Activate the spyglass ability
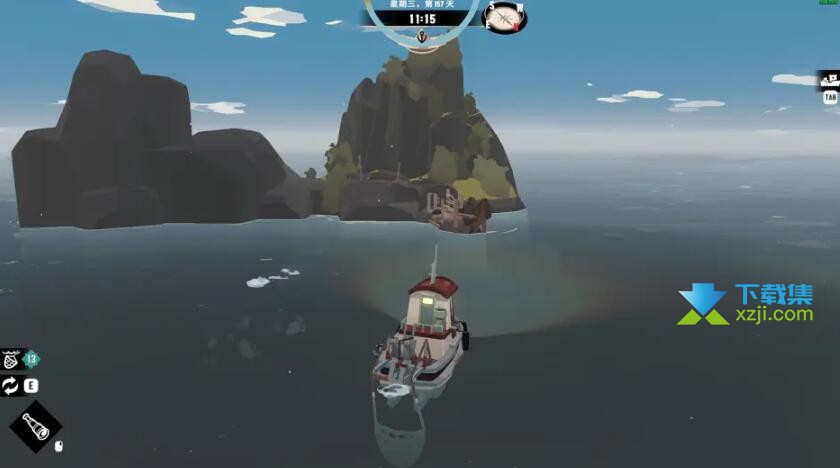840x468 pixels. tap(35, 427)
